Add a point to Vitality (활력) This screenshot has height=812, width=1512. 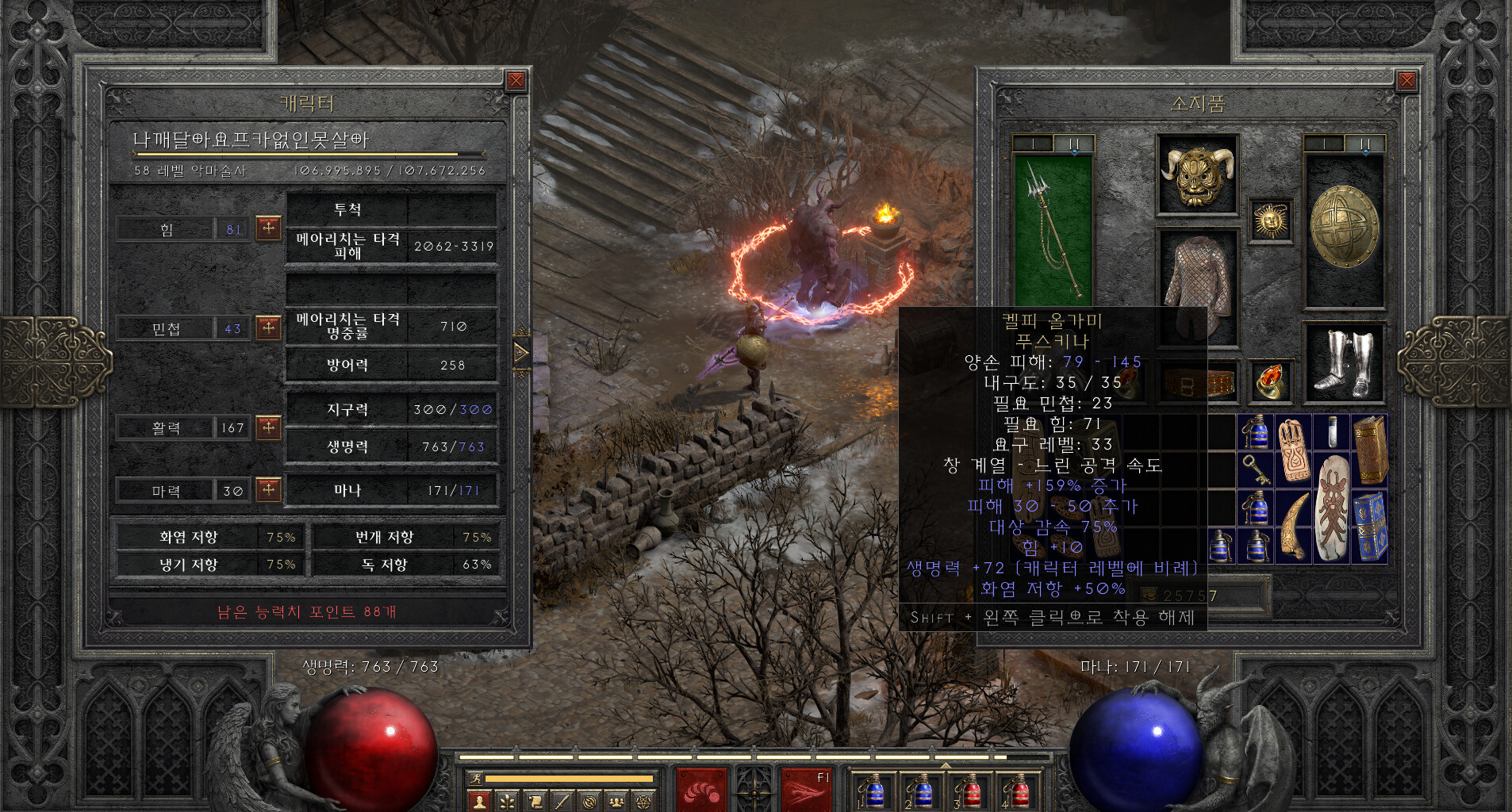pos(269,427)
